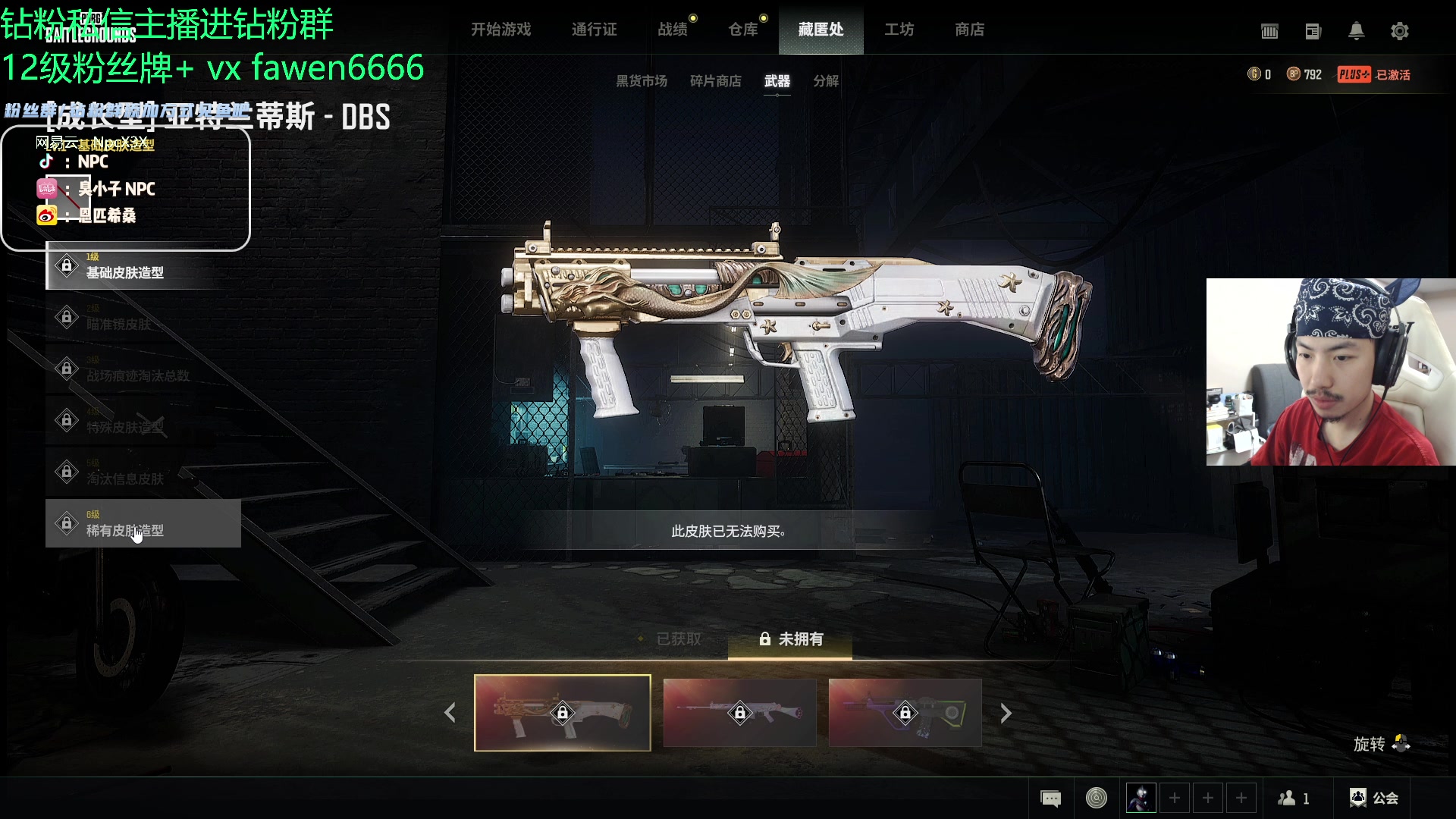The image size is (1456, 819).
Task: Open the 碎片商店 sub-tab
Action: pyautogui.click(x=715, y=81)
